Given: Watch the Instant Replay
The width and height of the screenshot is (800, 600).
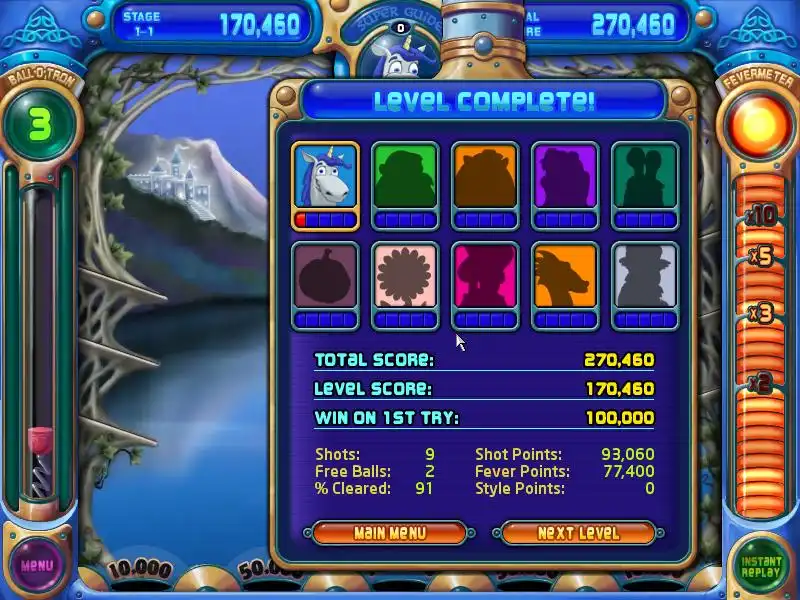Looking at the screenshot, I should [762, 566].
